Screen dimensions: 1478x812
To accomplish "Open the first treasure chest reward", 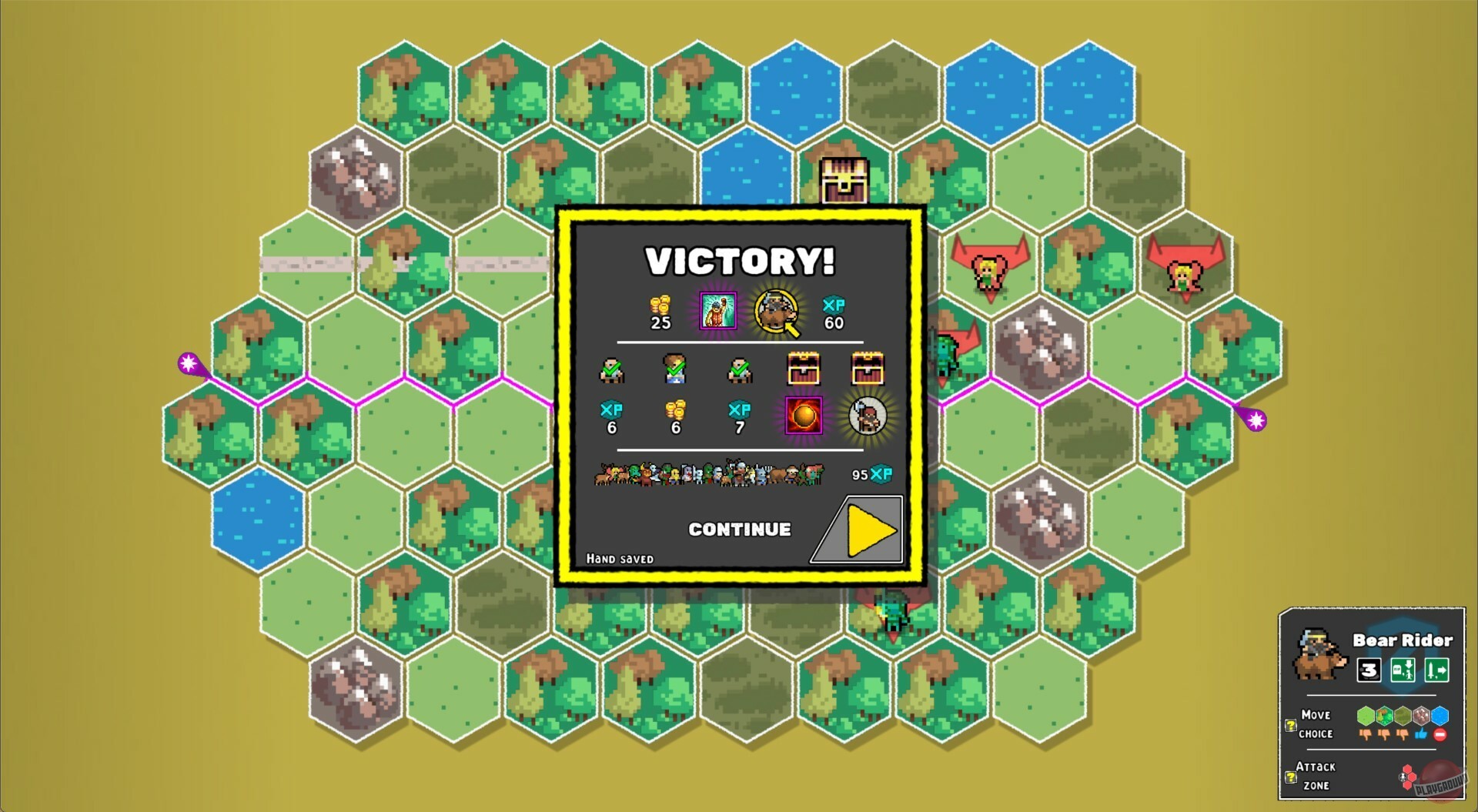I will [x=802, y=368].
